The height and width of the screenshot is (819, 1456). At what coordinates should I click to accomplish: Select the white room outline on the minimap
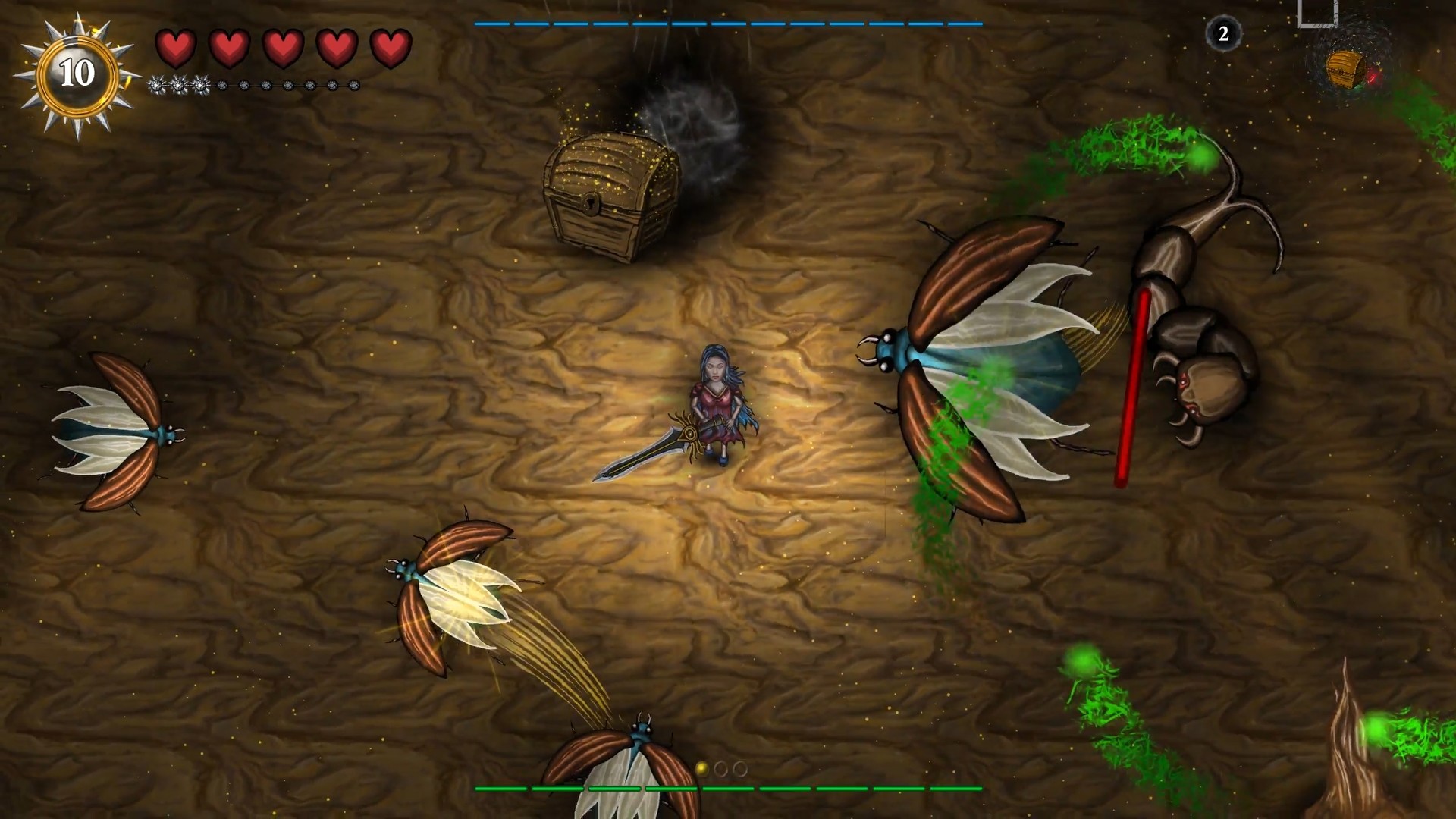tap(1317, 13)
